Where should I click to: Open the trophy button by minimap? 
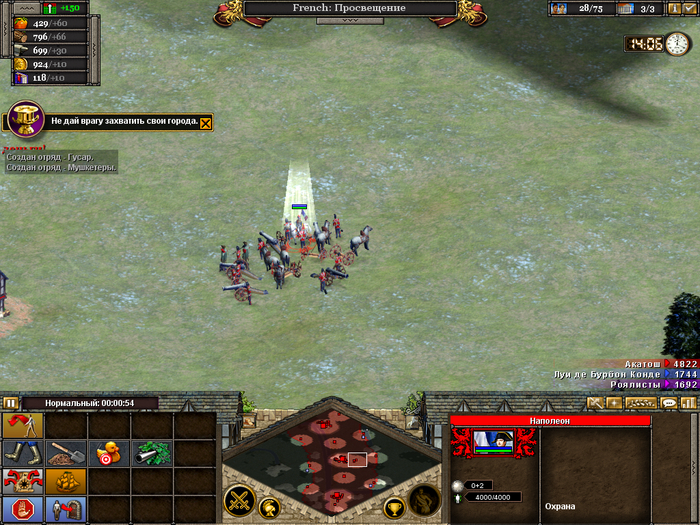394,507
